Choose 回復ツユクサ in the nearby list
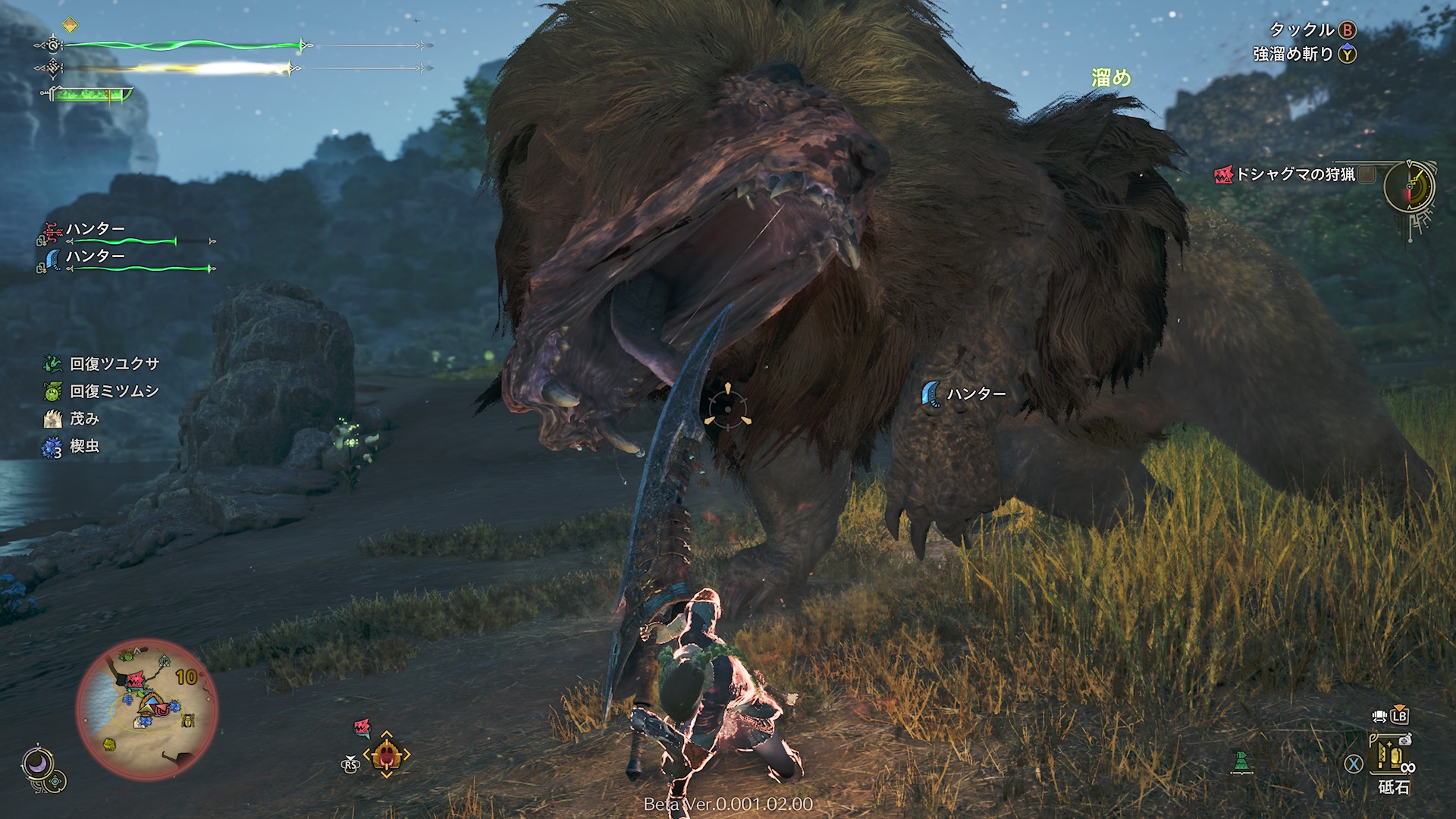 114,364
